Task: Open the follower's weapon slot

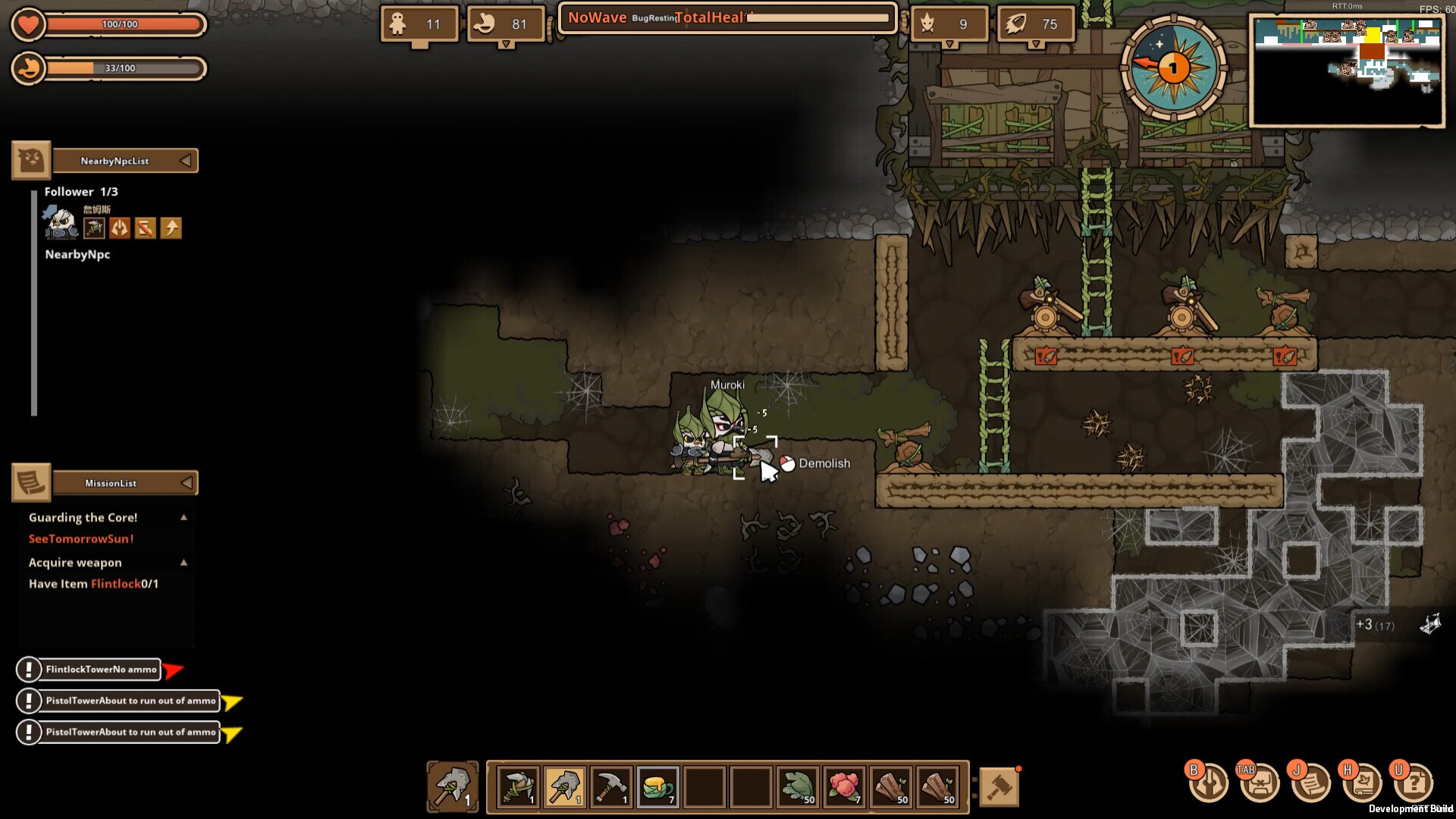Action: coord(94,228)
